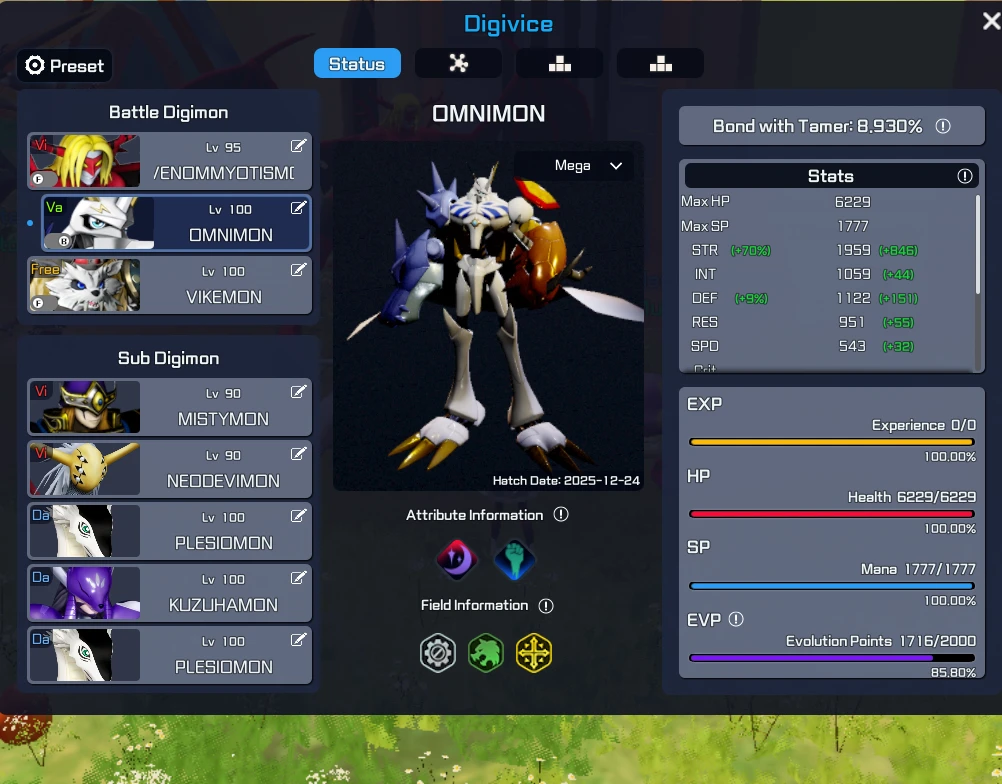Viewport: 1002px width, 784px height.
Task: Choose the Lv 95 VenomMyotismon slot
Action: 170,161
